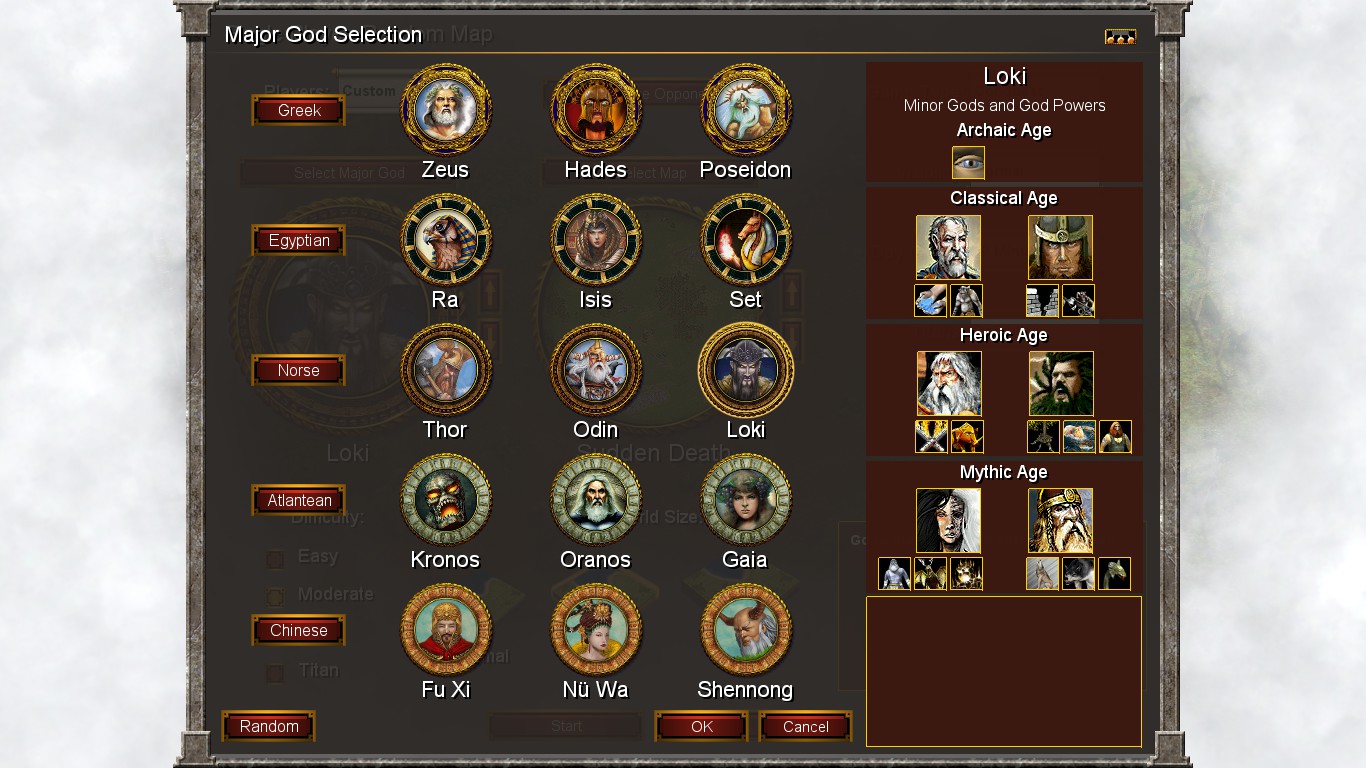1366x768 pixels.
Task: Select Set as major god
Action: (x=745, y=240)
